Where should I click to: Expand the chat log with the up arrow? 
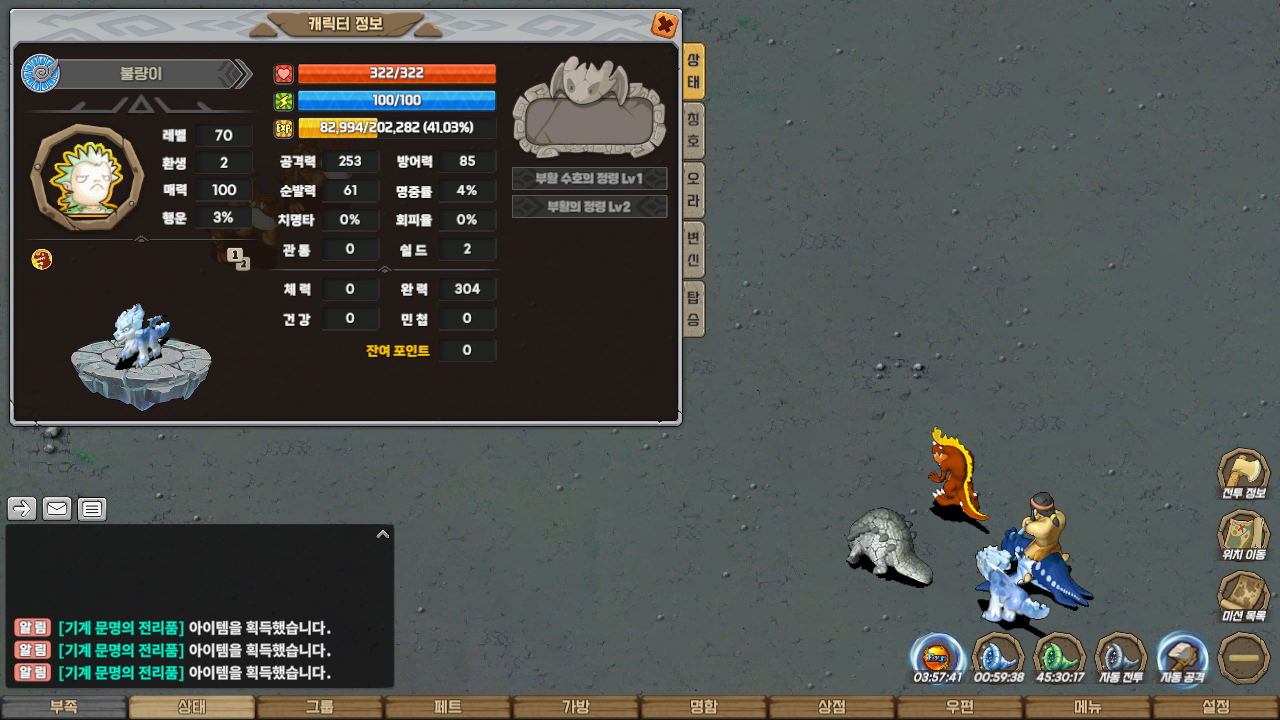point(382,535)
